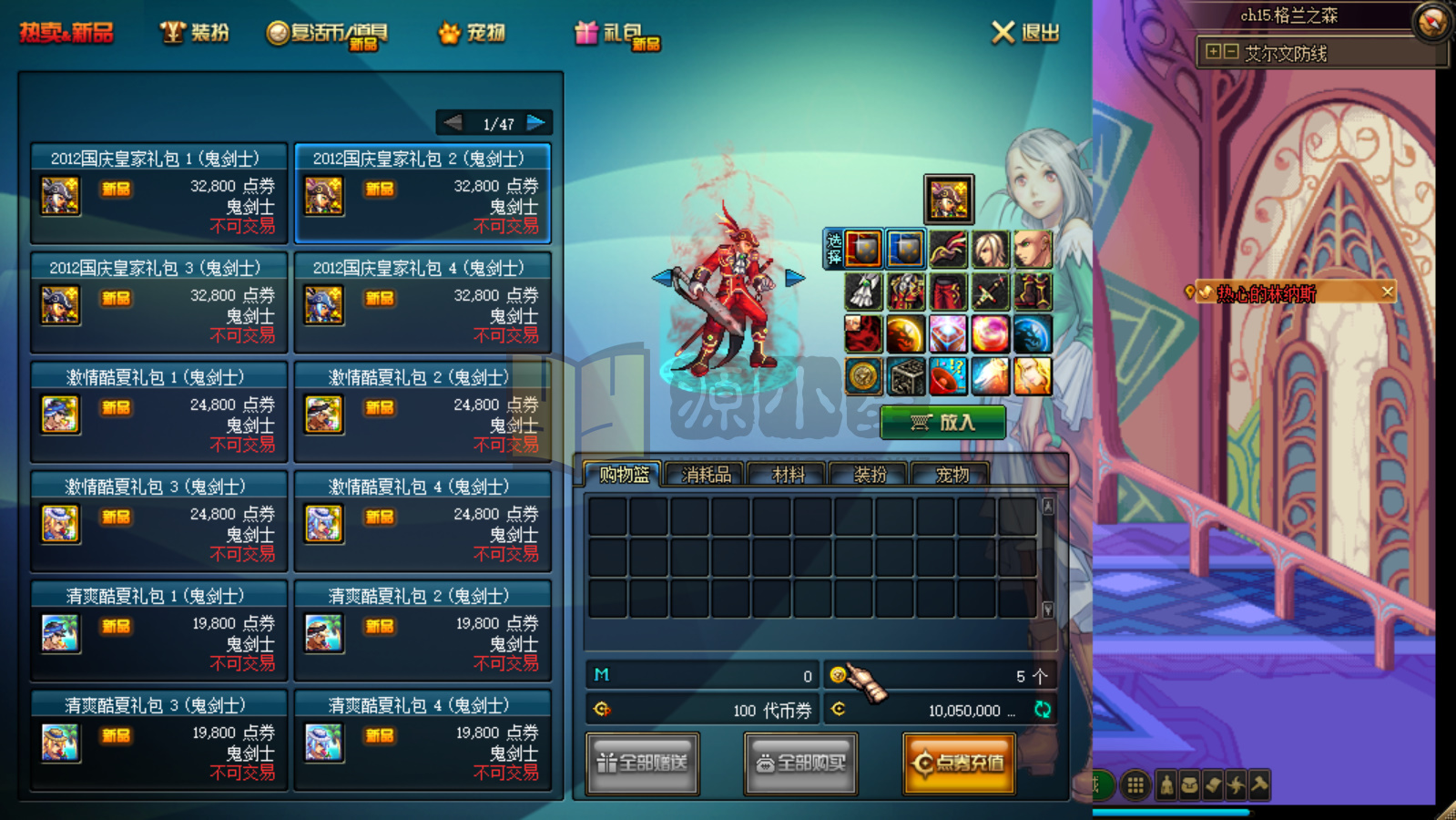Click the teal currency refresh icon

click(x=1044, y=712)
